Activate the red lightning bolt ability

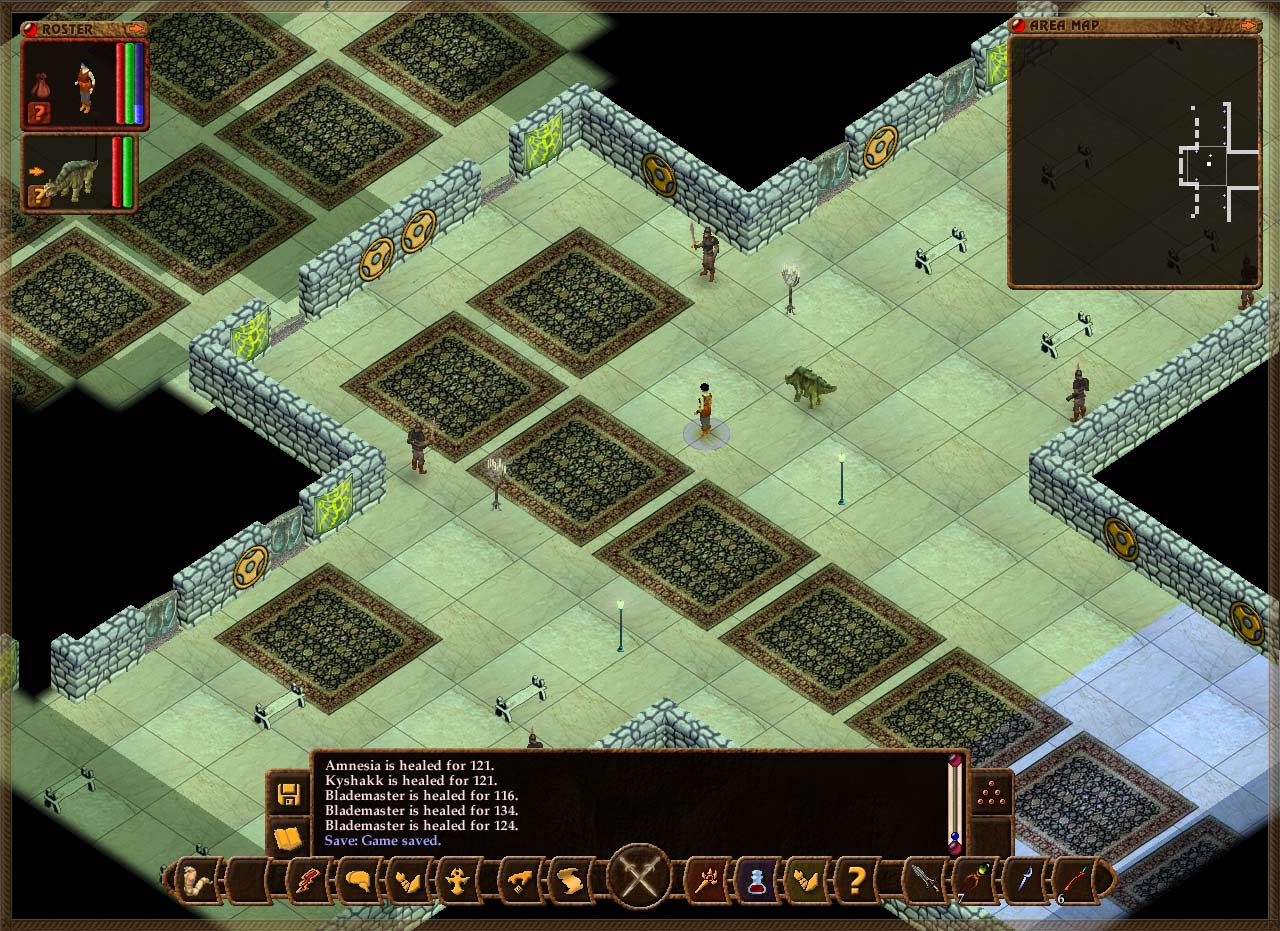coord(303,881)
